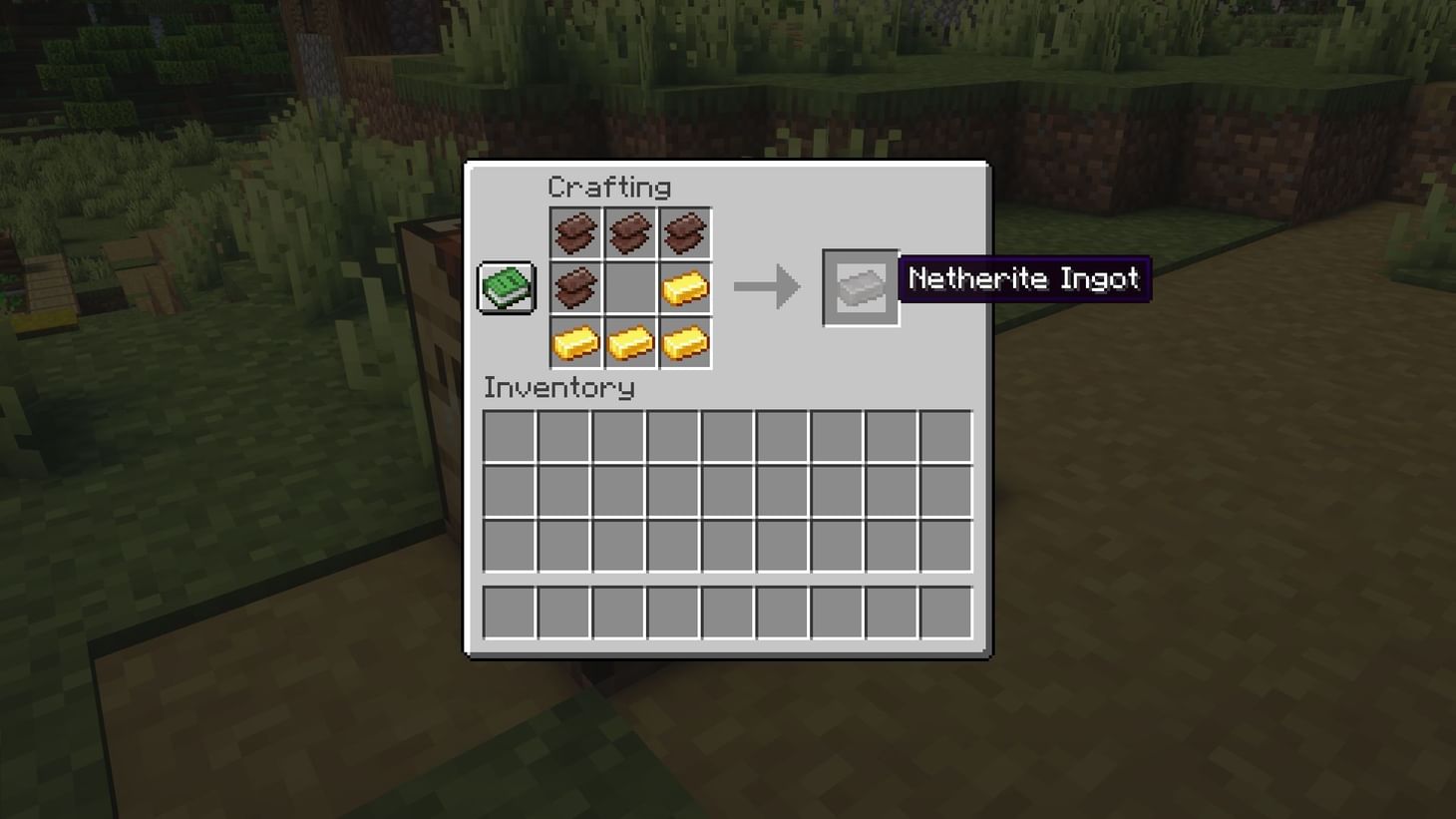Select the netherite scrap in the middle row

click(x=575, y=287)
